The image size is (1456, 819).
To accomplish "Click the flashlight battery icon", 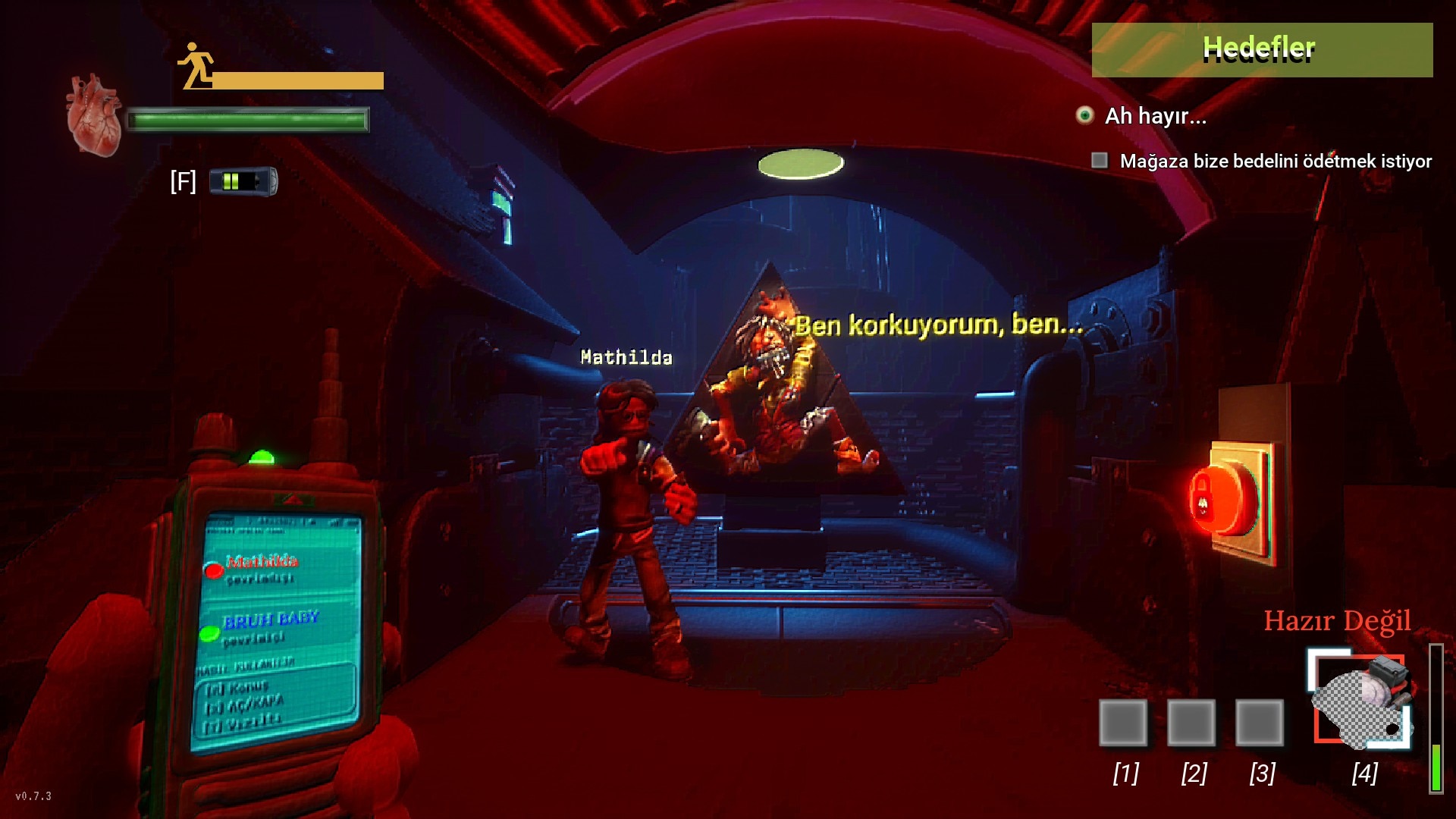I will 243,181.
